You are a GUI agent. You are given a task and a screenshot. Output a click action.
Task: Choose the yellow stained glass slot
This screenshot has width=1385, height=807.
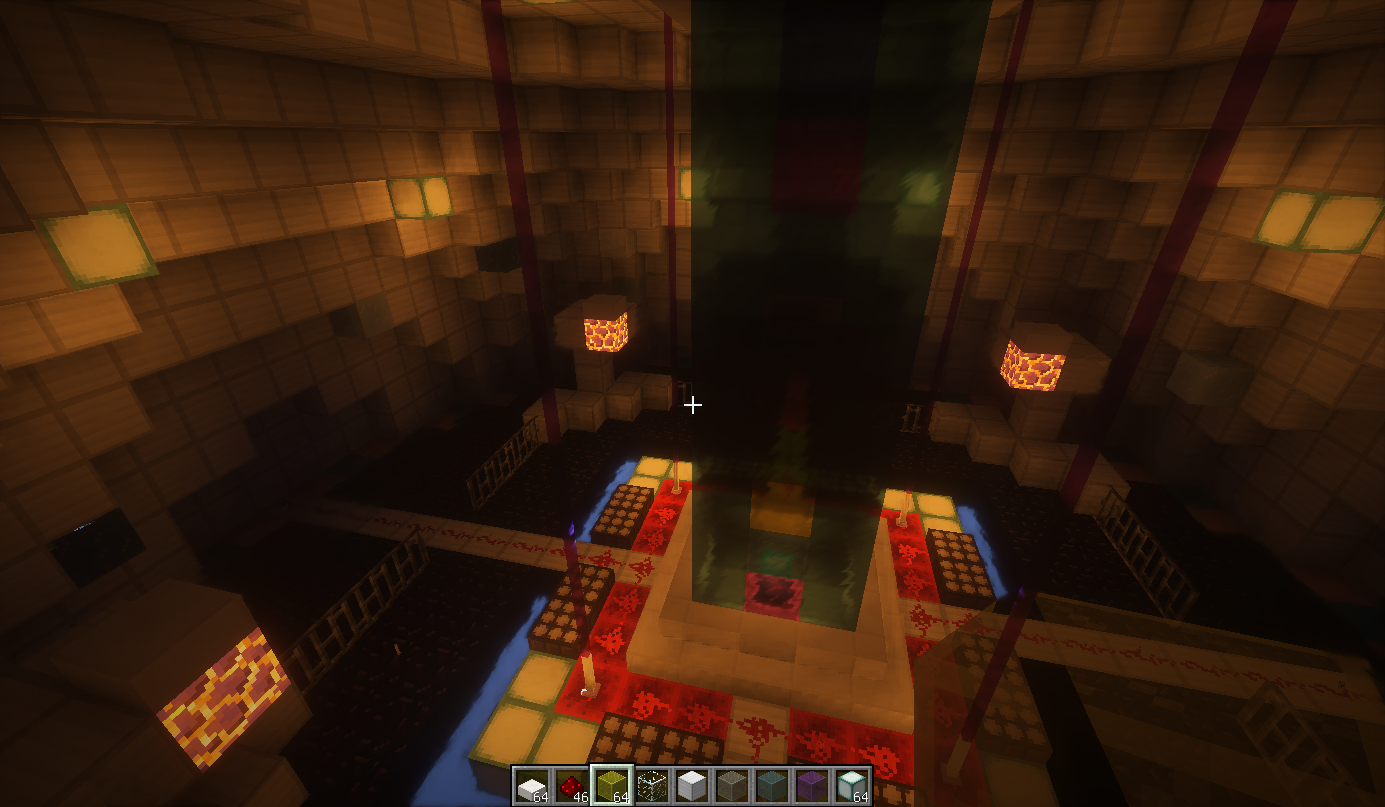click(x=611, y=786)
